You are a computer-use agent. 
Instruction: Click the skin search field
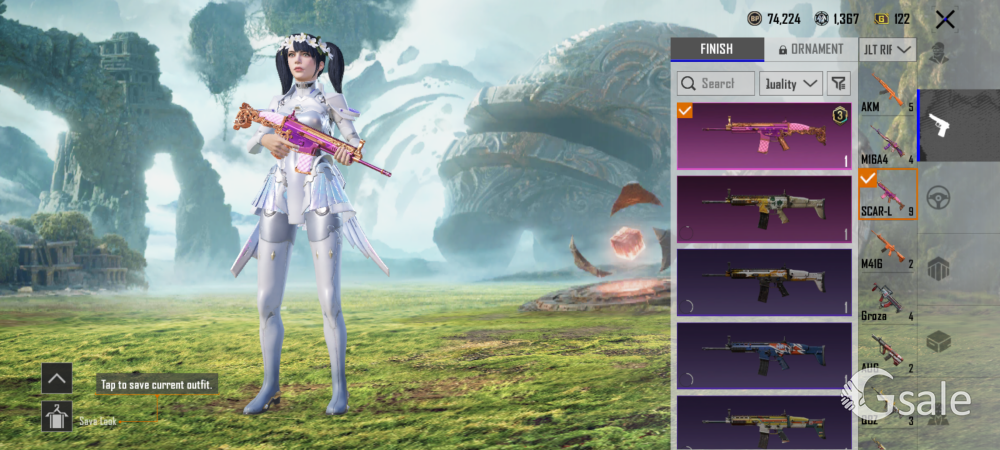(x=716, y=84)
